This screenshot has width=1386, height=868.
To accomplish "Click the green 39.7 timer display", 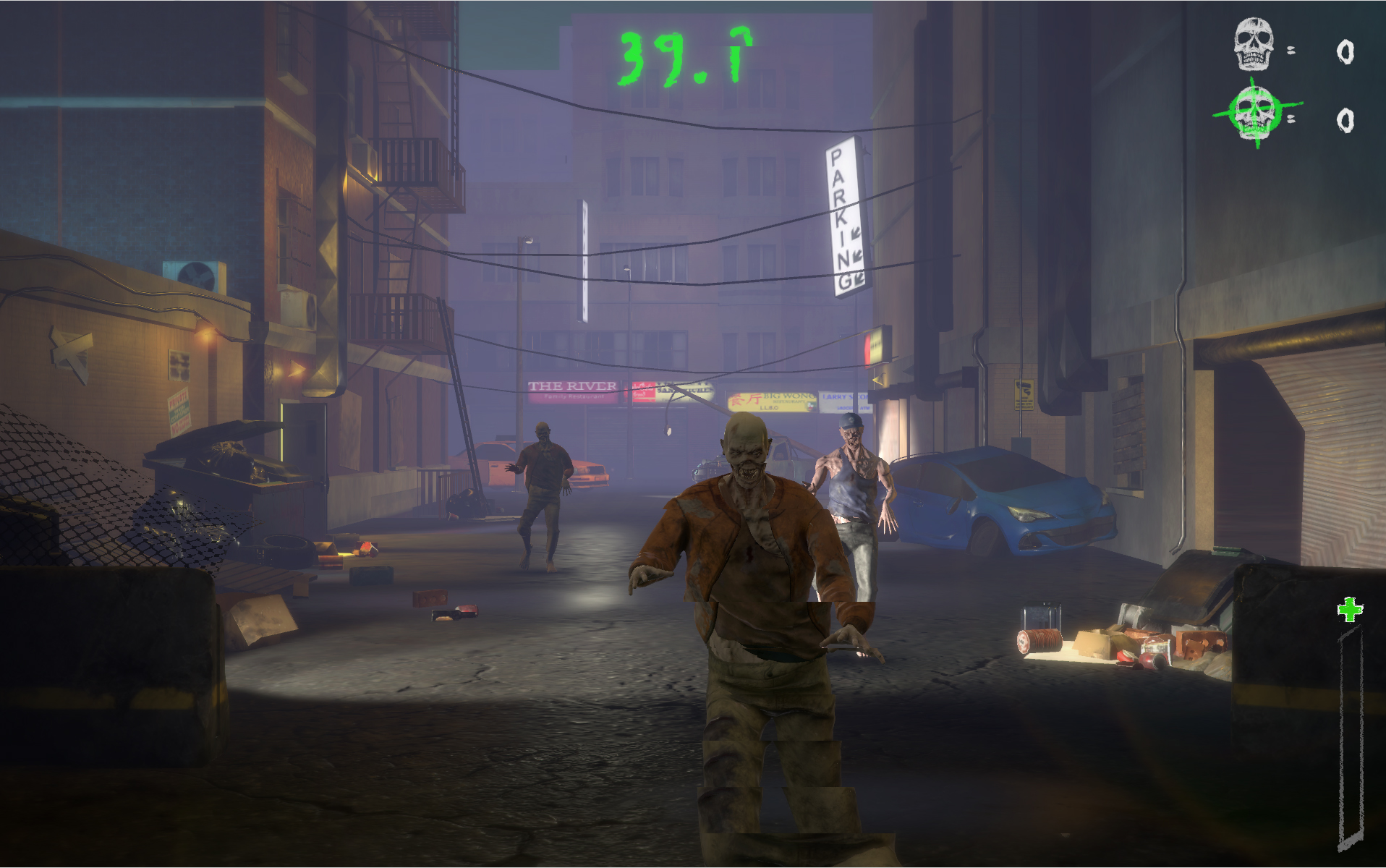I will [x=683, y=54].
